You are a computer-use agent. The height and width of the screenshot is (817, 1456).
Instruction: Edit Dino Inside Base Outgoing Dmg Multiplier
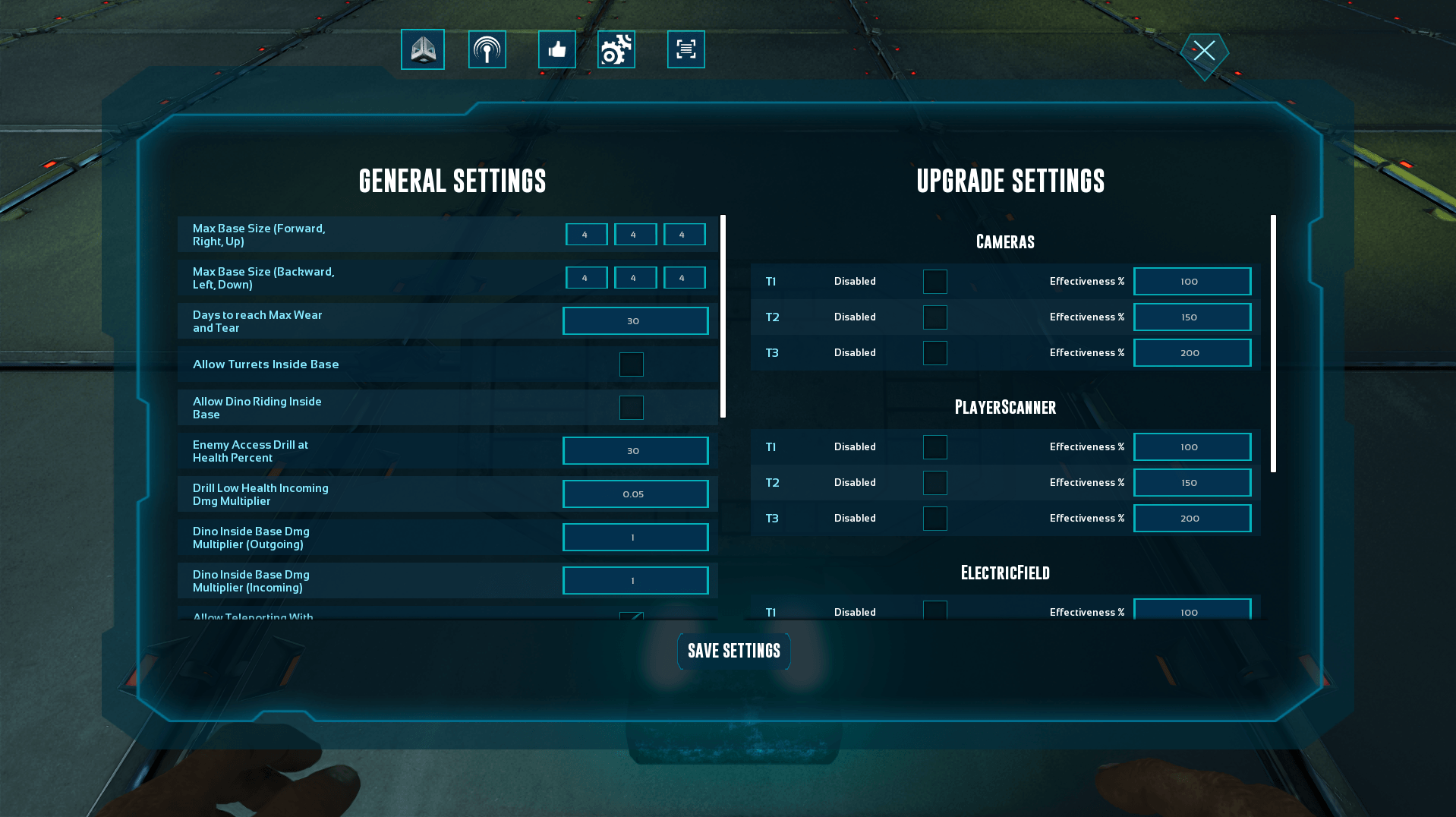pos(635,538)
